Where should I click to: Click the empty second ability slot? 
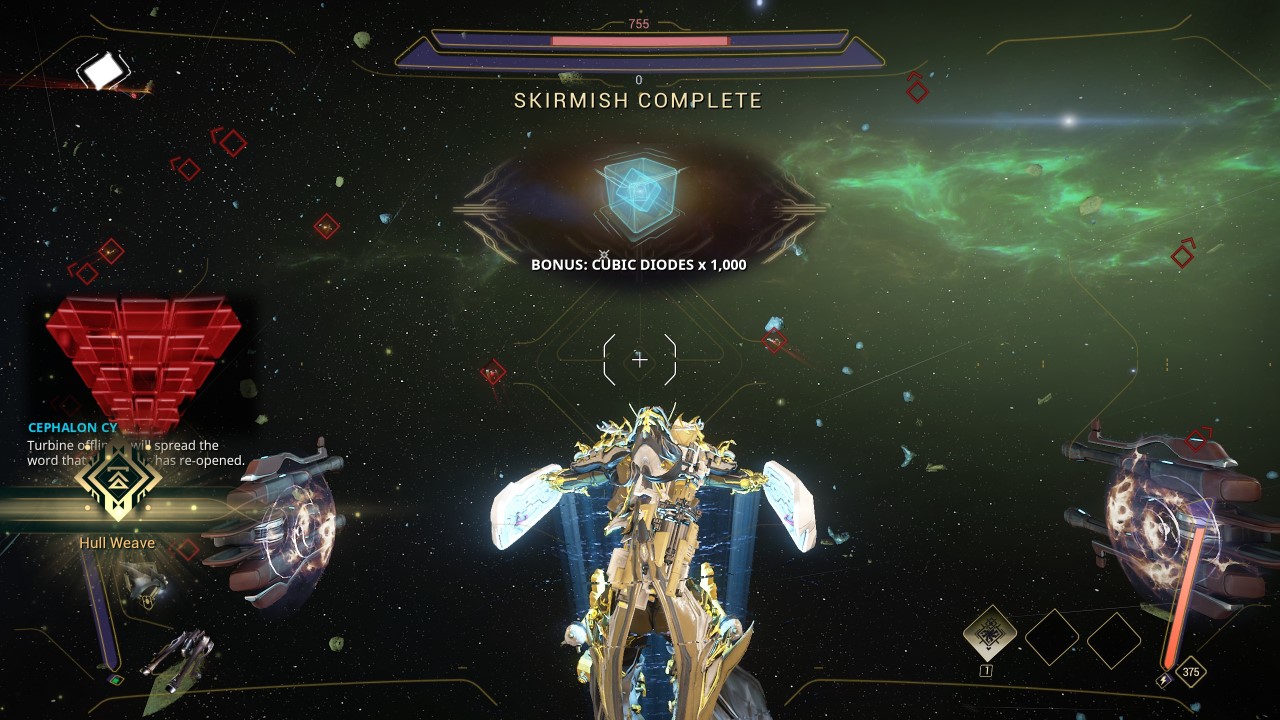coord(1052,638)
